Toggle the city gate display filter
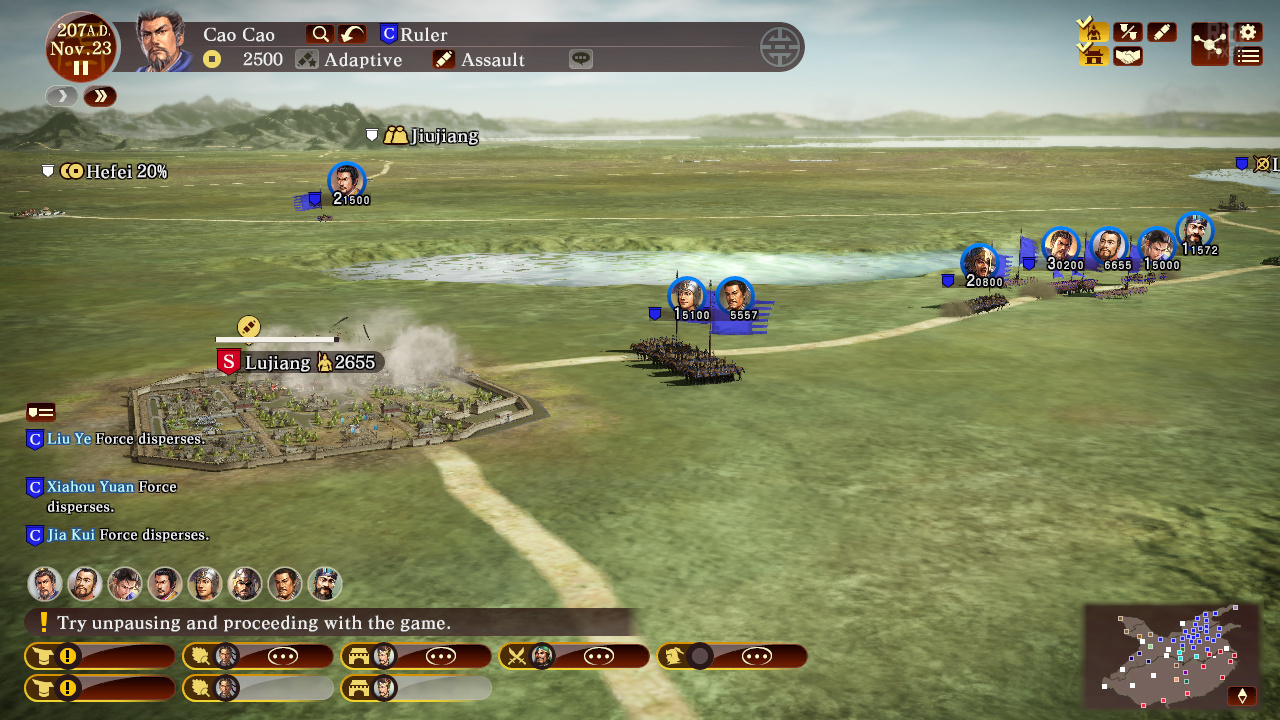The width and height of the screenshot is (1280, 720). pos(1094,56)
